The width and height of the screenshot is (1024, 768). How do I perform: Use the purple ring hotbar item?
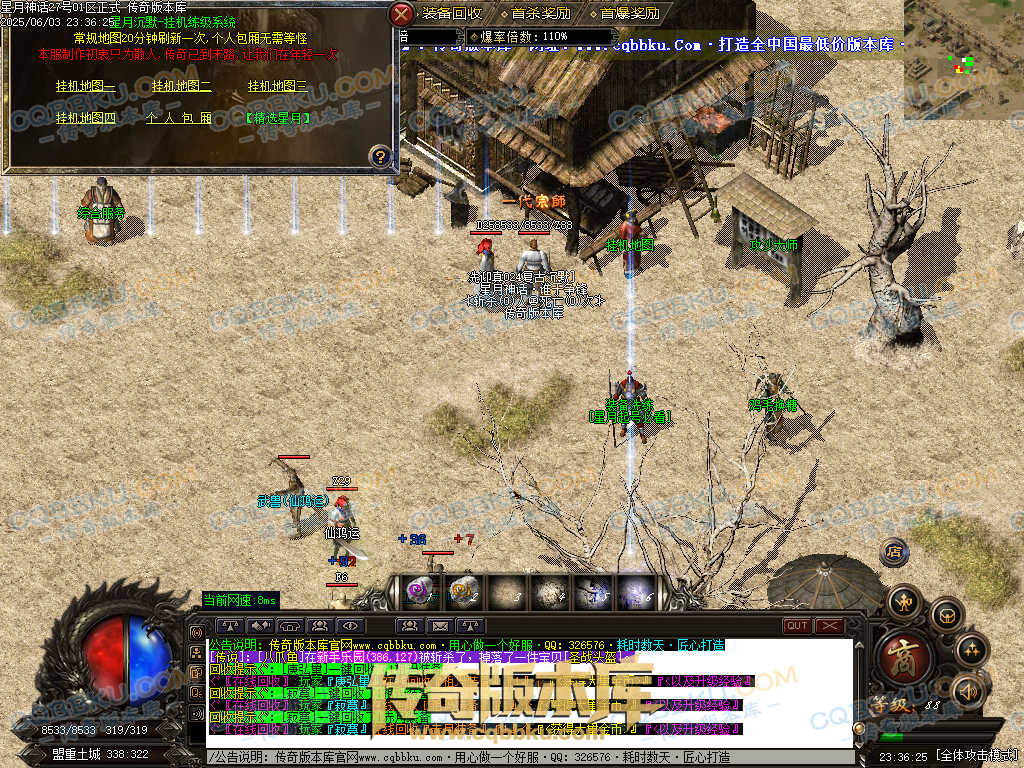(418, 592)
